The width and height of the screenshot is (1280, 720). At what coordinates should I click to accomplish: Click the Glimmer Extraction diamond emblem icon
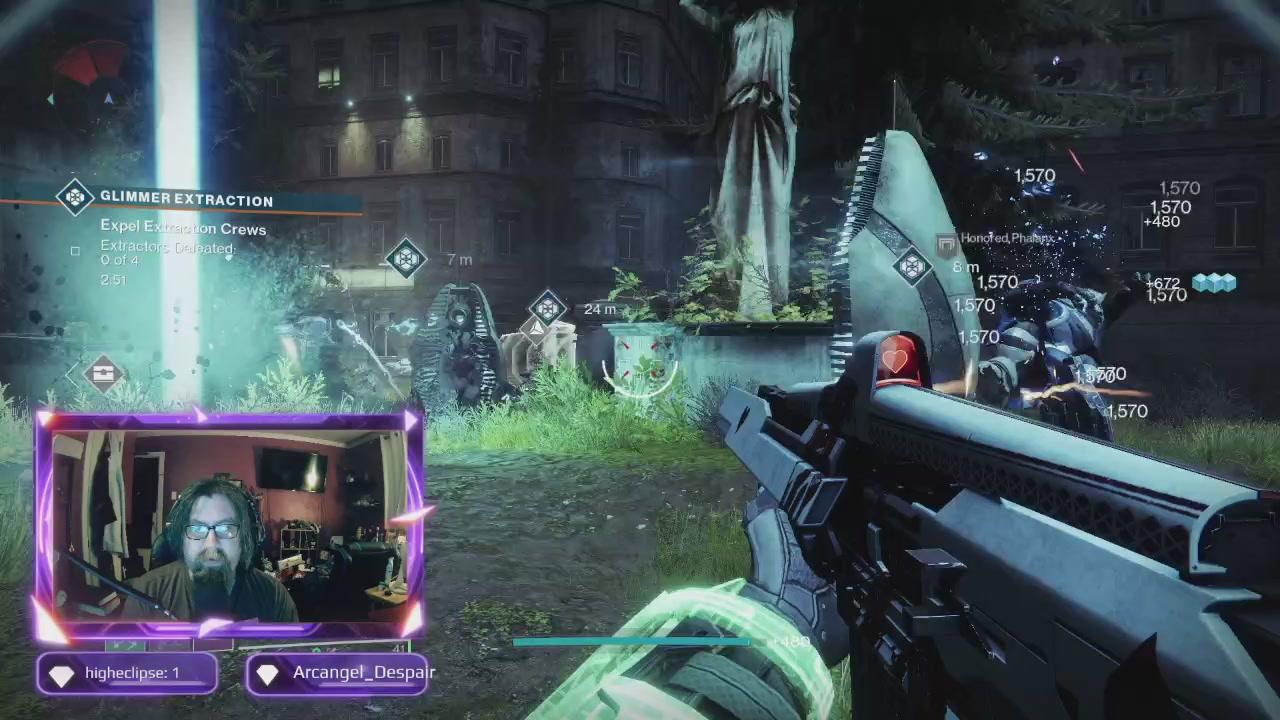click(x=75, y=198)
